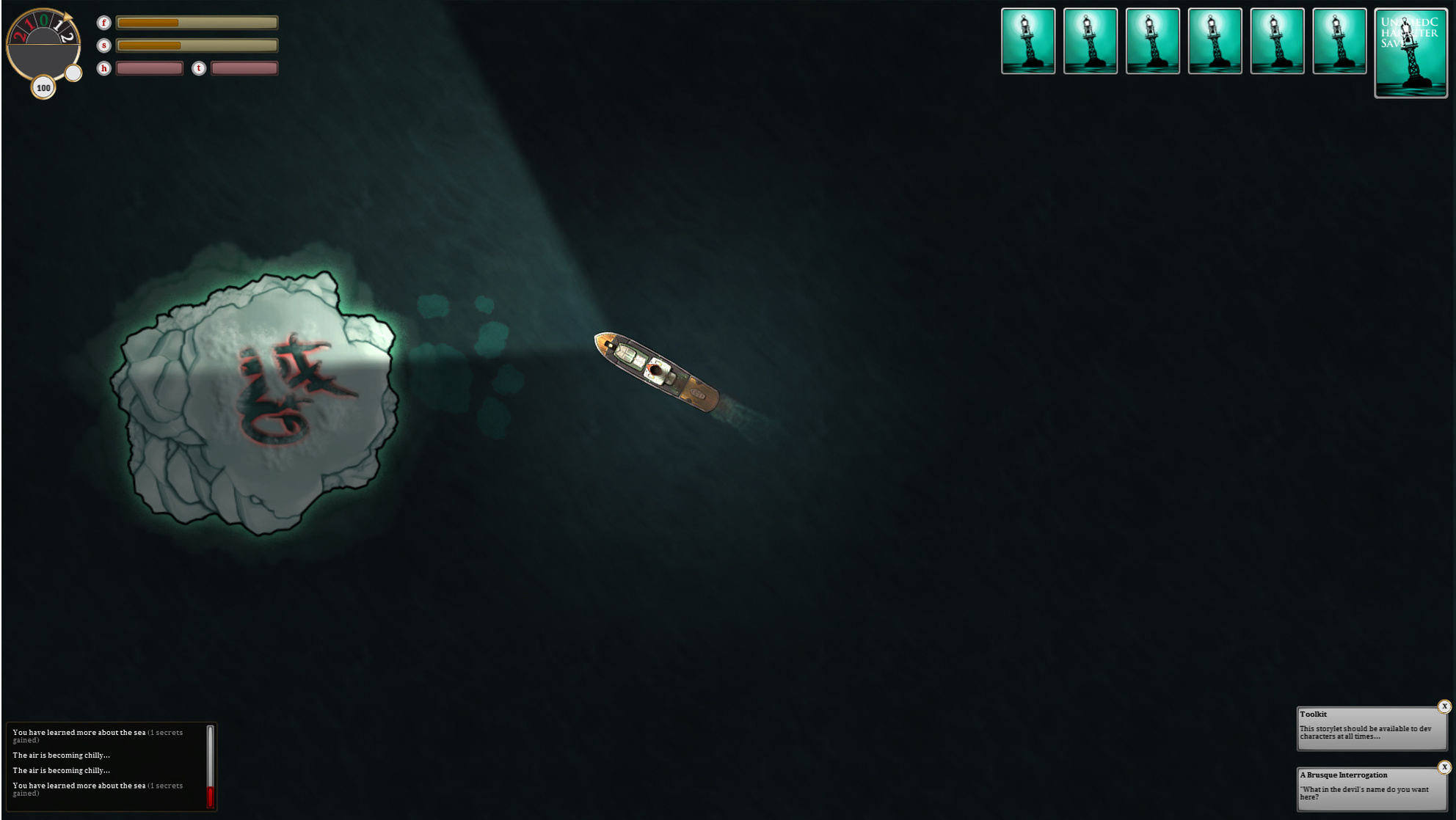Open the first lighthouse card in the top row

(1029, 40)
